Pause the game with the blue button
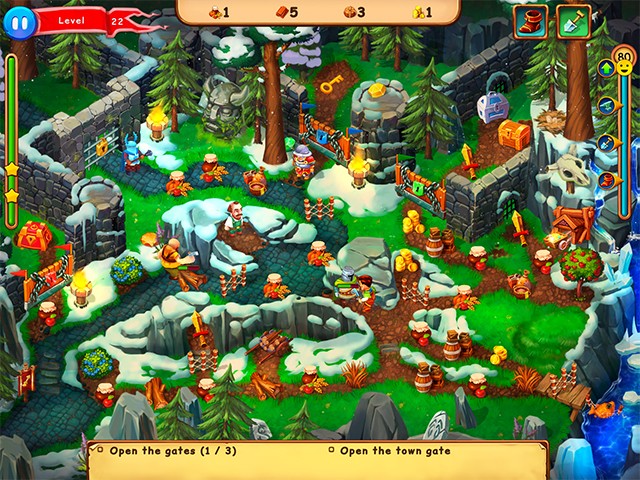 [x=18, y=20]
